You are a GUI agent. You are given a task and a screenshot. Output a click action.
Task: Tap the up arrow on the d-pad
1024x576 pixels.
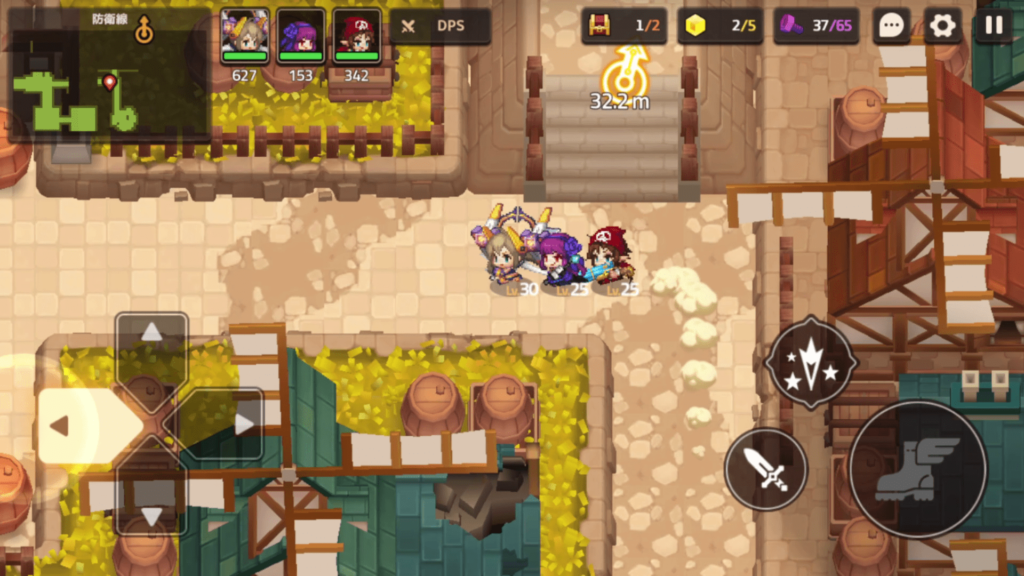(x=152, y=334)
